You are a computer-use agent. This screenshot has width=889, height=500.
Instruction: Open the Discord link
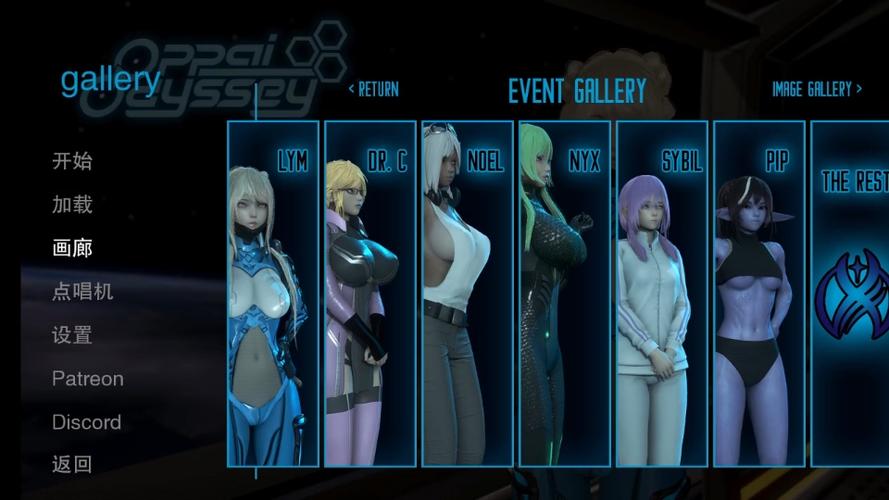(87, 422)
